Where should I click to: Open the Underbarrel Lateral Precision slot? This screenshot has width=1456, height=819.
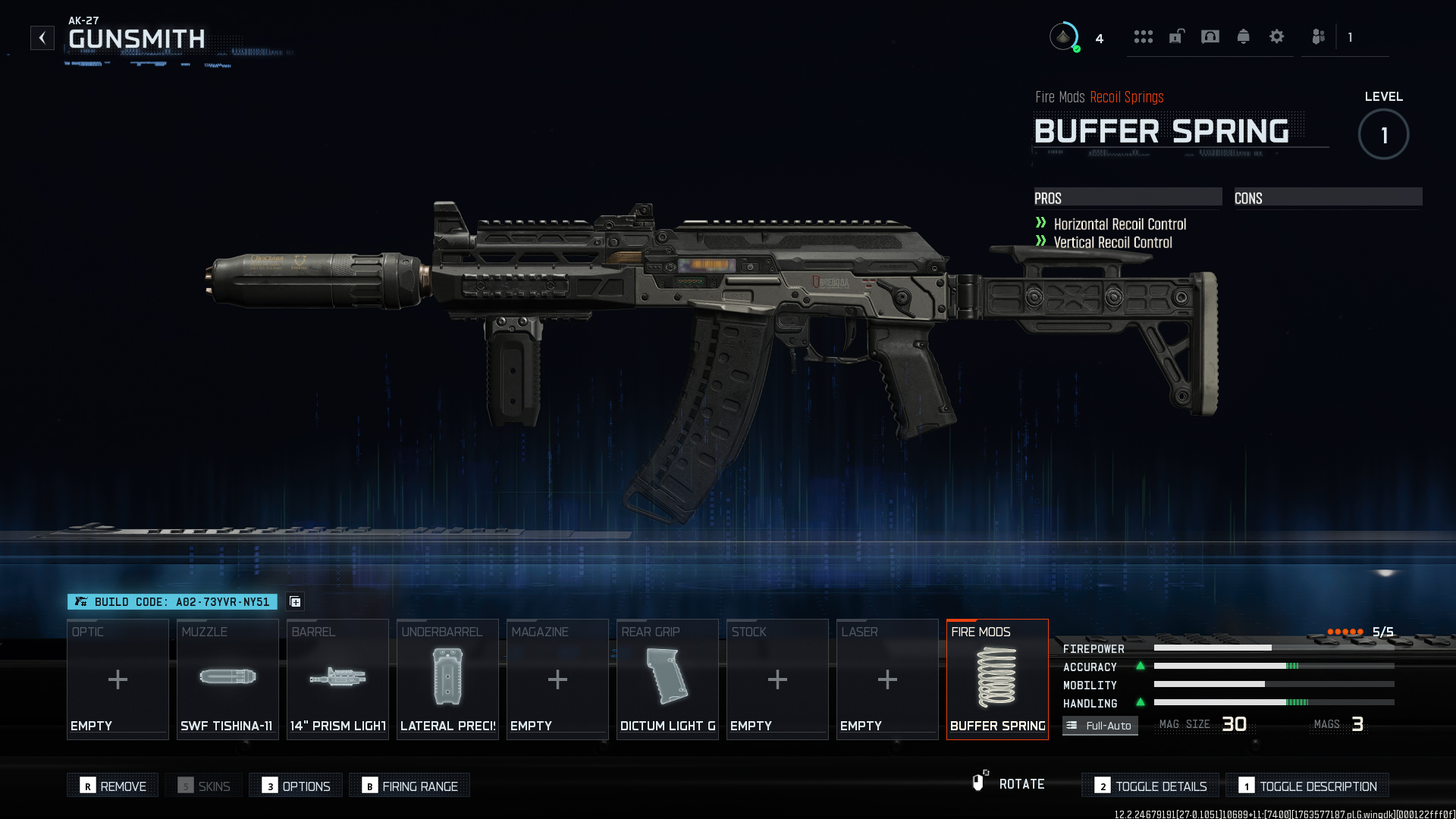447,679
